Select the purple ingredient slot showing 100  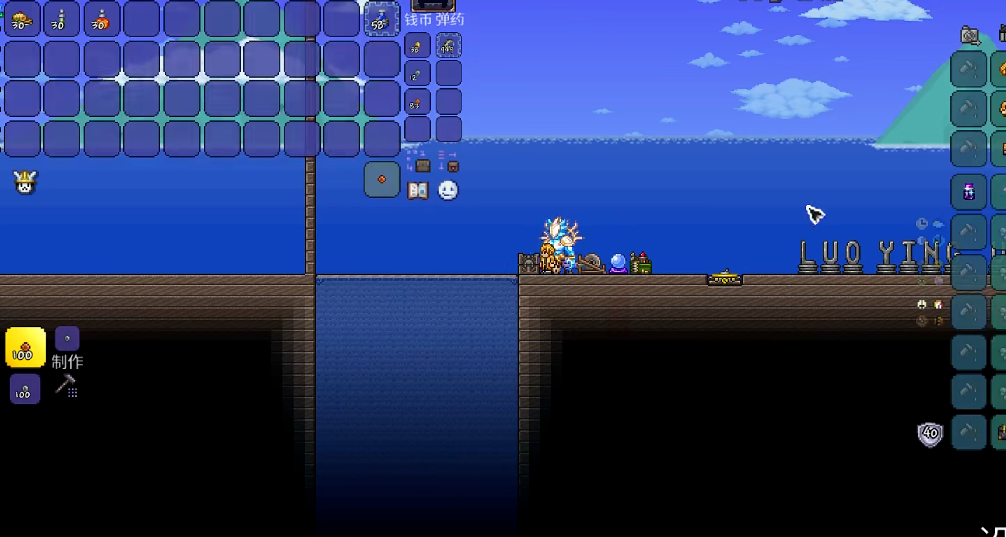click(25, 389)
